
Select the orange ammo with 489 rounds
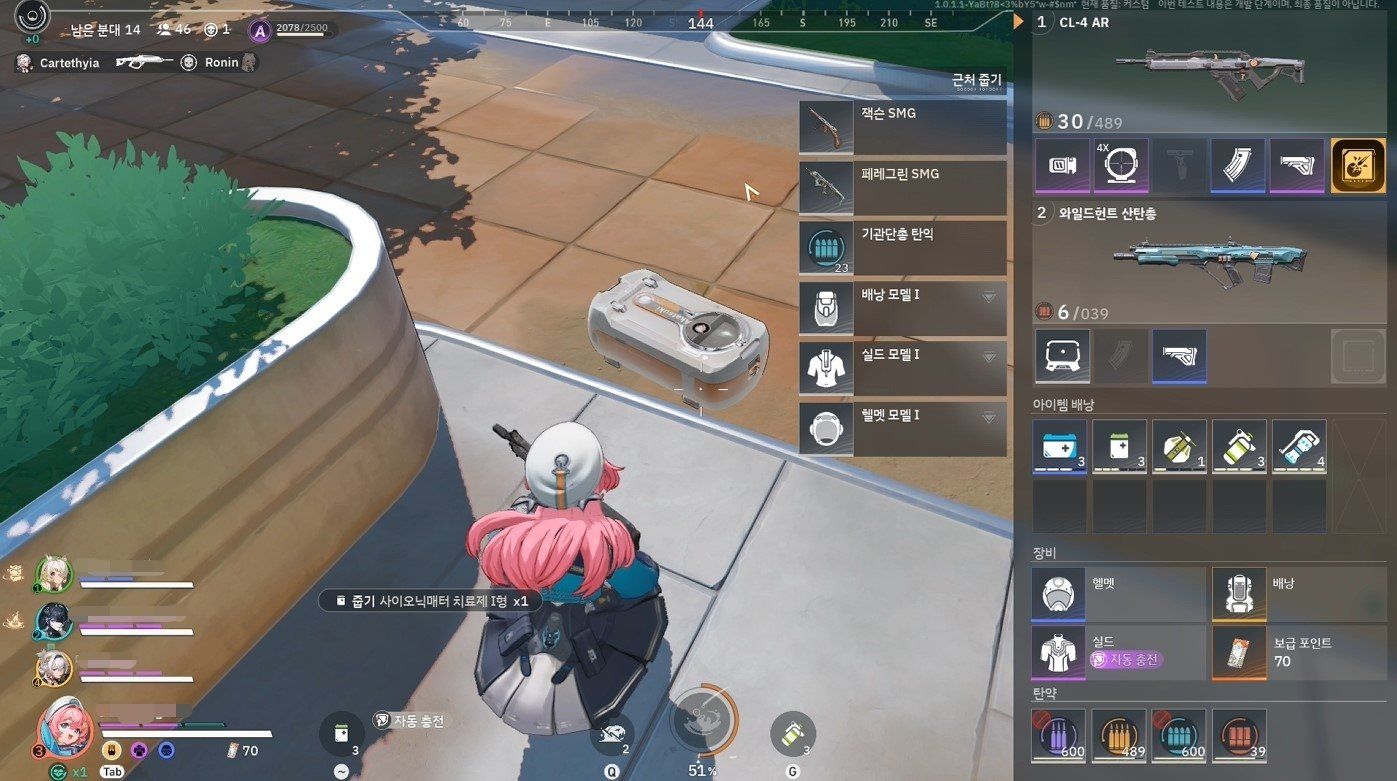[1119, 736]
